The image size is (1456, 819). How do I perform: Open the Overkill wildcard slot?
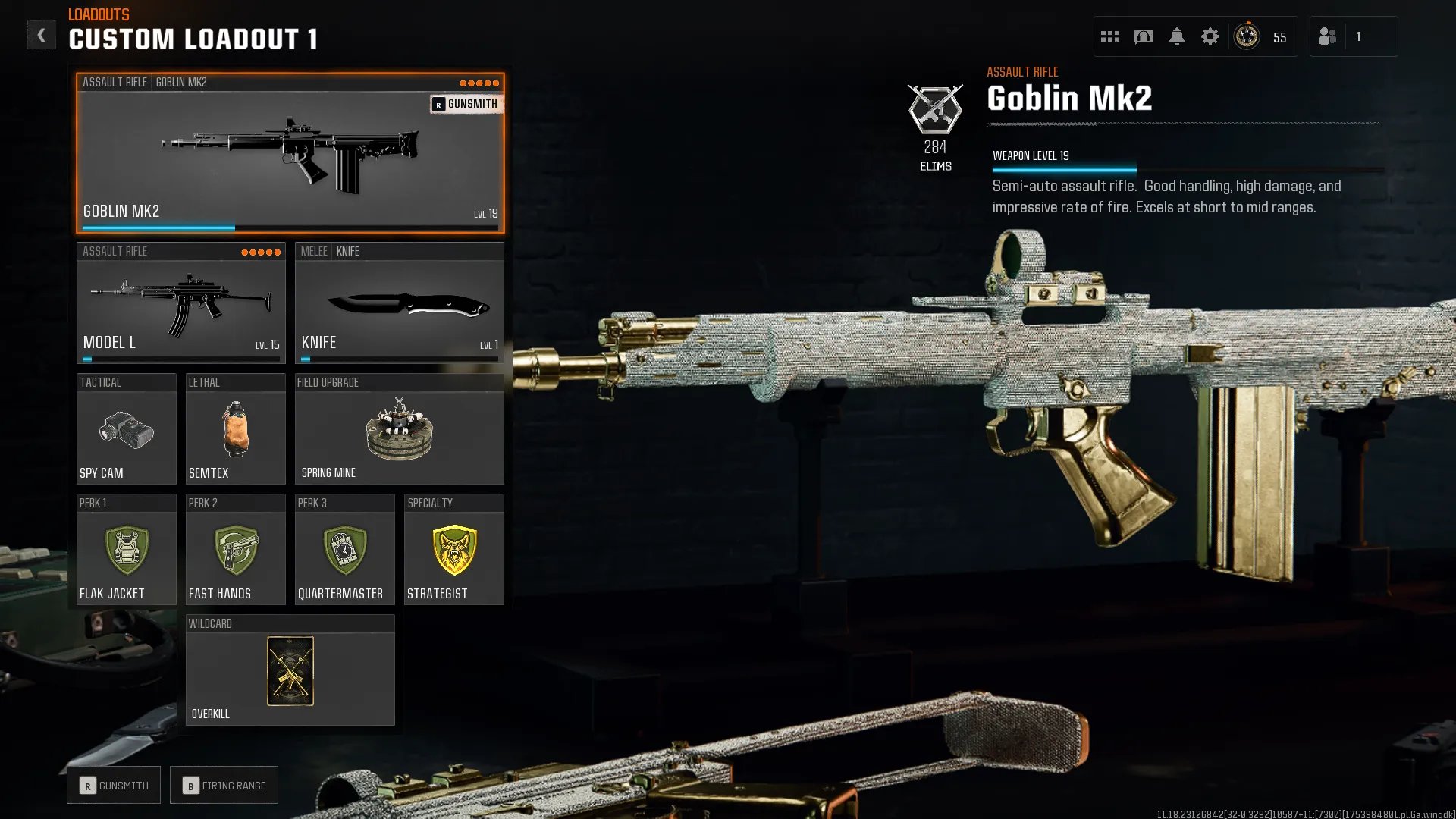(290, 671)
